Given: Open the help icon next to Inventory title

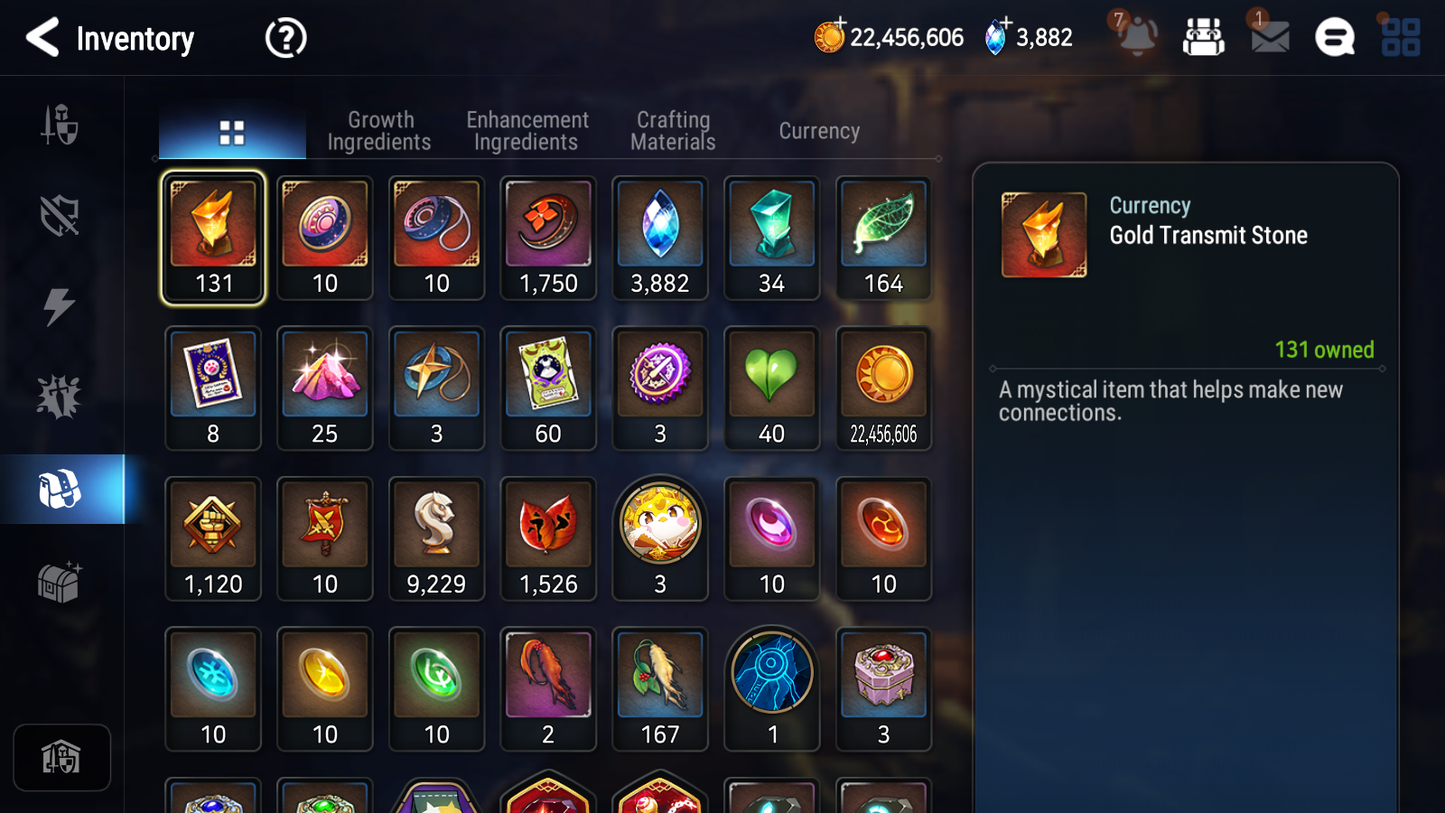Looking at the screenshot, I should pyautogui.click(x=285, y=37).
